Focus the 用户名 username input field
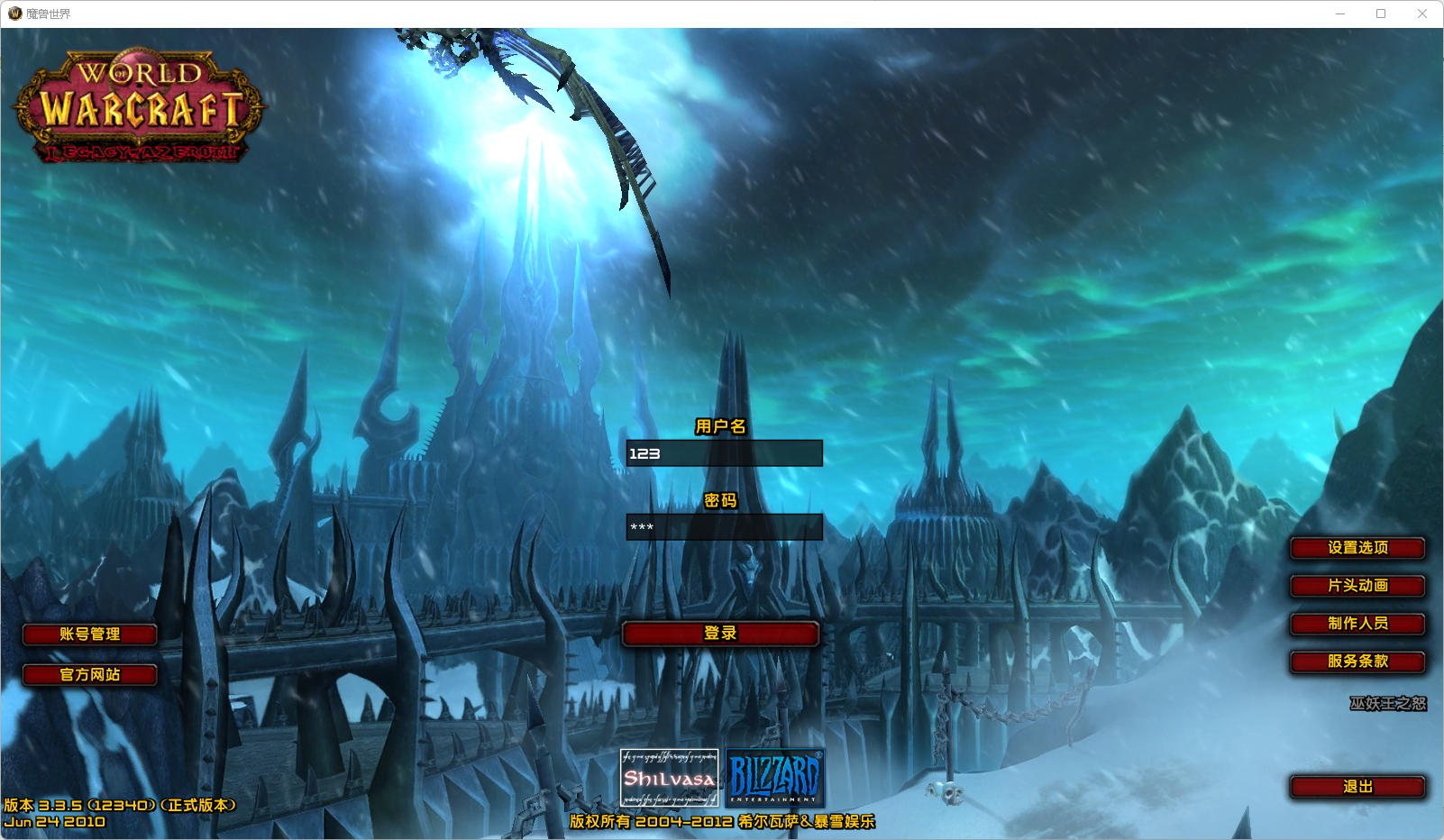The height and width of the screenshot is (840, 1444). 724,453
